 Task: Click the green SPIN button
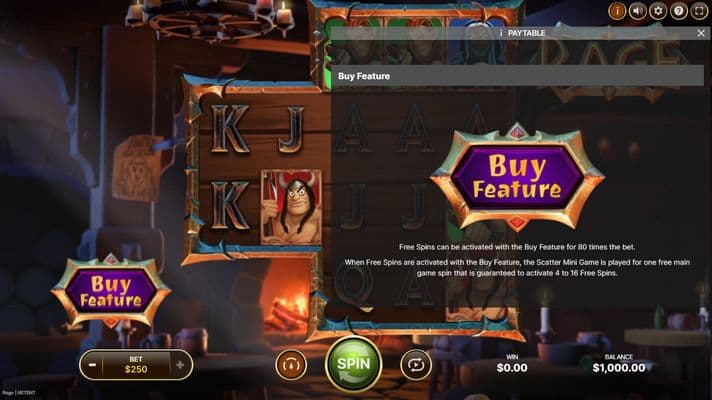click(353, 364)
